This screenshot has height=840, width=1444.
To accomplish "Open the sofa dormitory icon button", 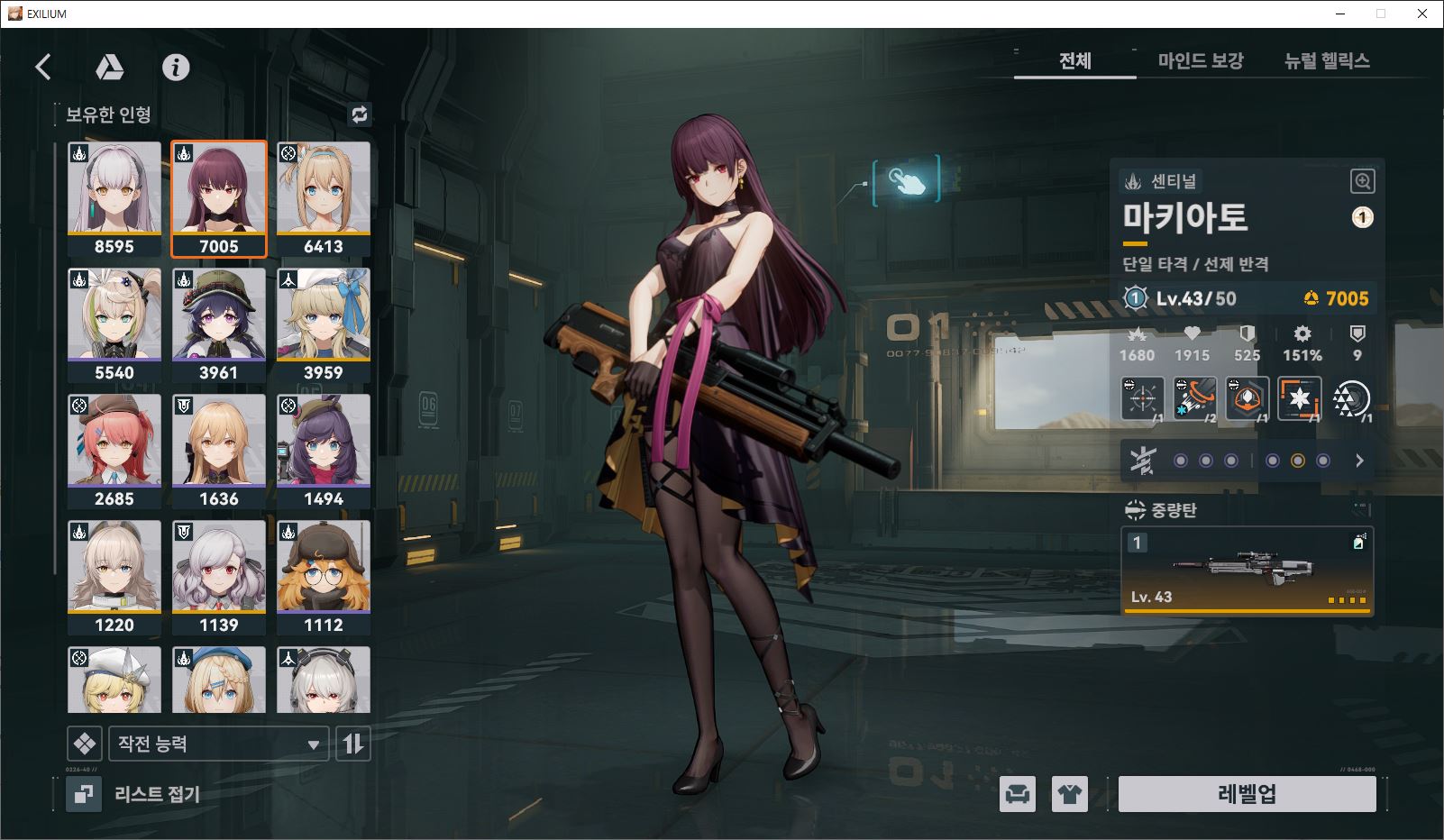I will point(1018,794).
